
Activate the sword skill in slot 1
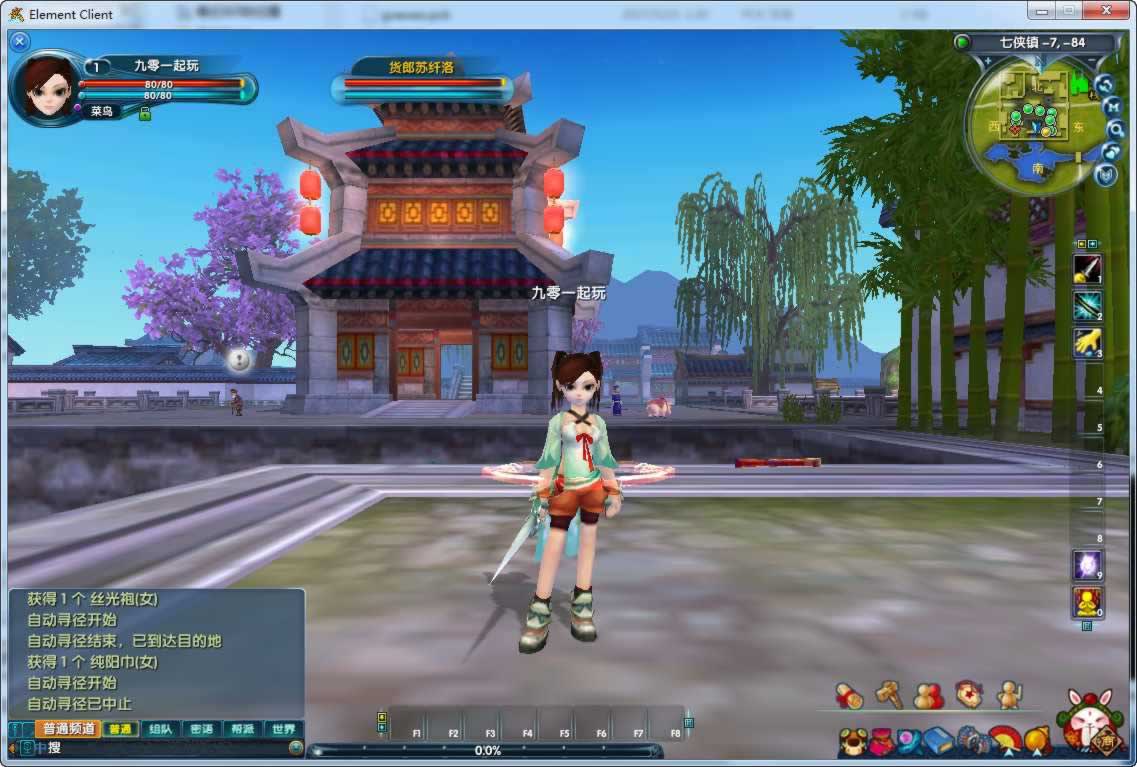[1087, 268]
